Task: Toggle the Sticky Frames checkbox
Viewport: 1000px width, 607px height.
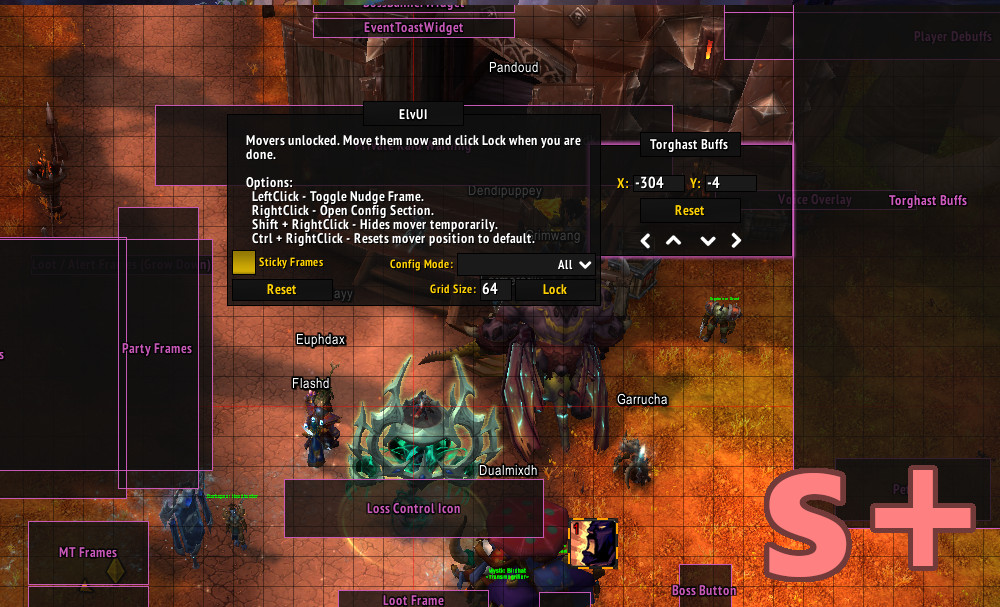Action: (243, 262)
